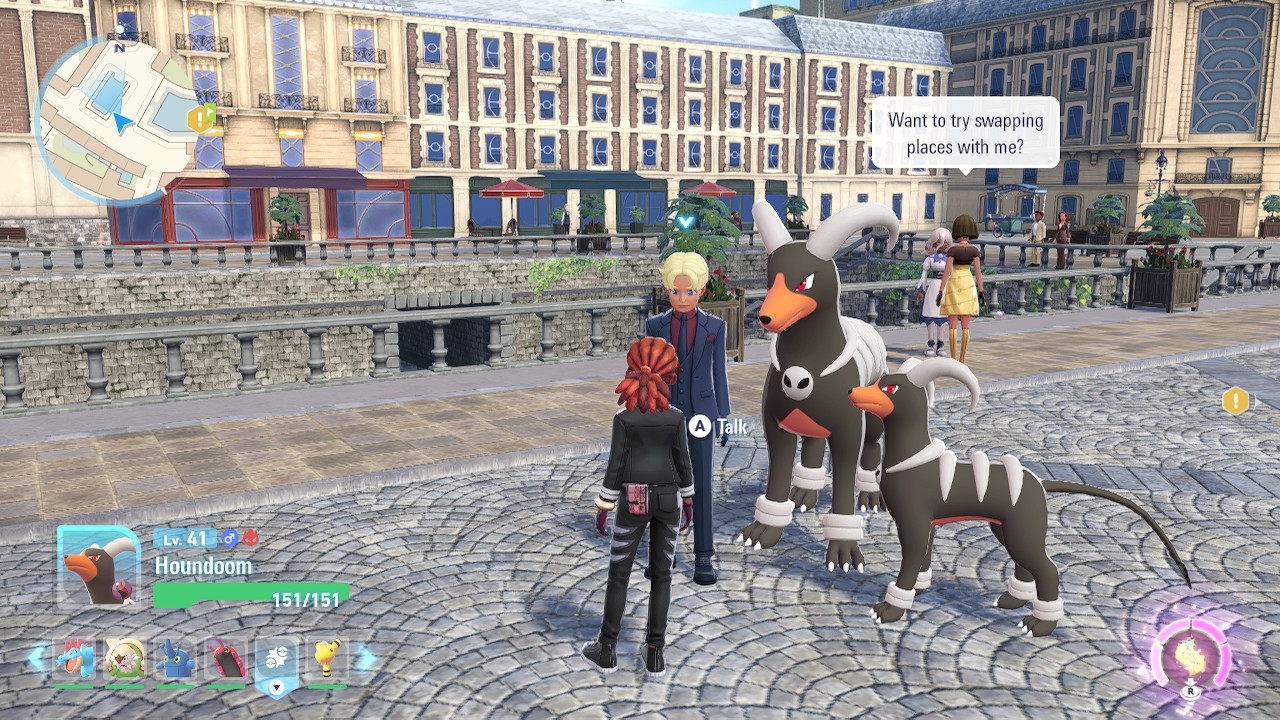
Task: Click Houndoom's active portrait
Action: coord(98,566)
